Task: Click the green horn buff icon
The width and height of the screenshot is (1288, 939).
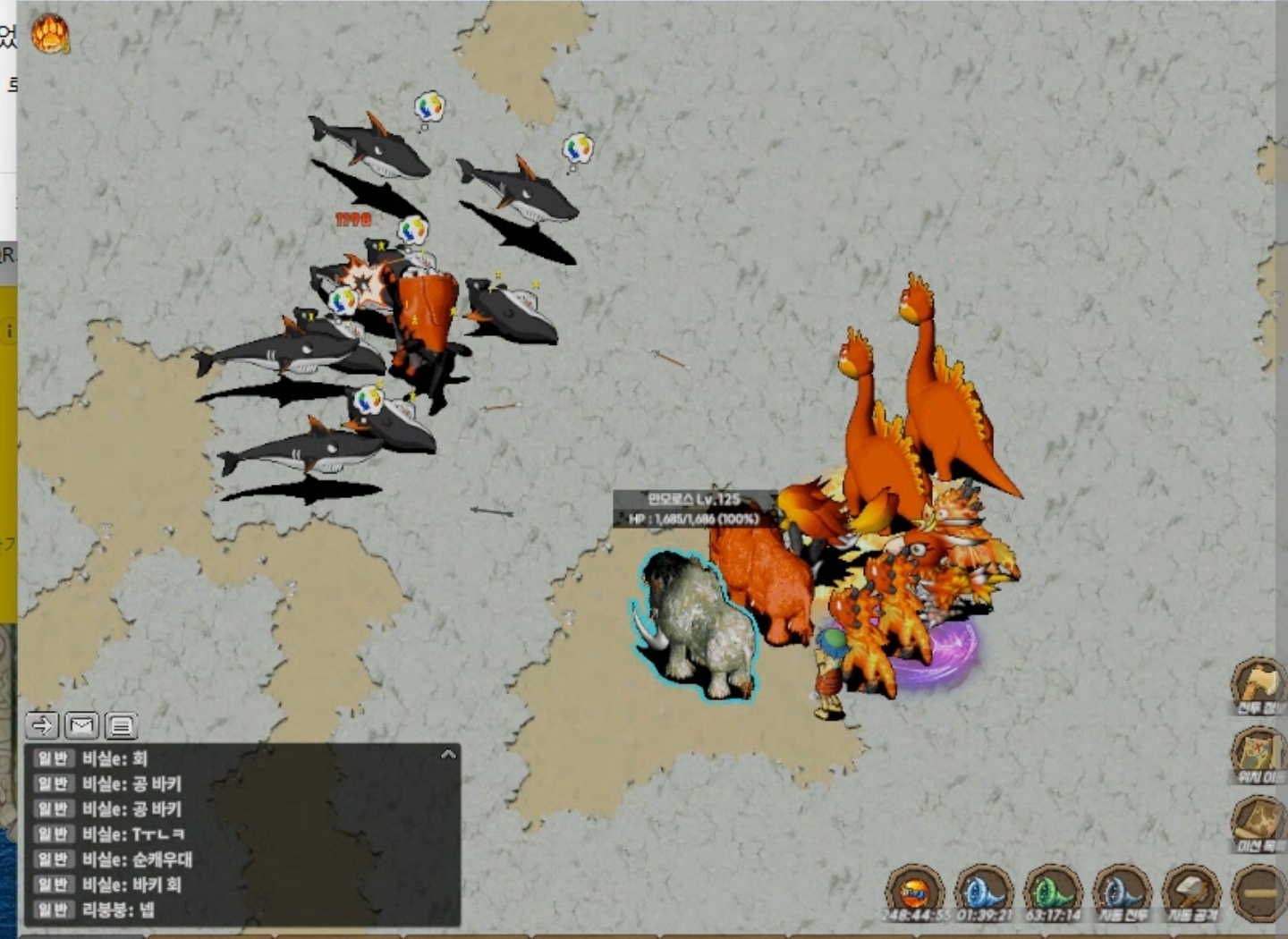Action: 1053,891
